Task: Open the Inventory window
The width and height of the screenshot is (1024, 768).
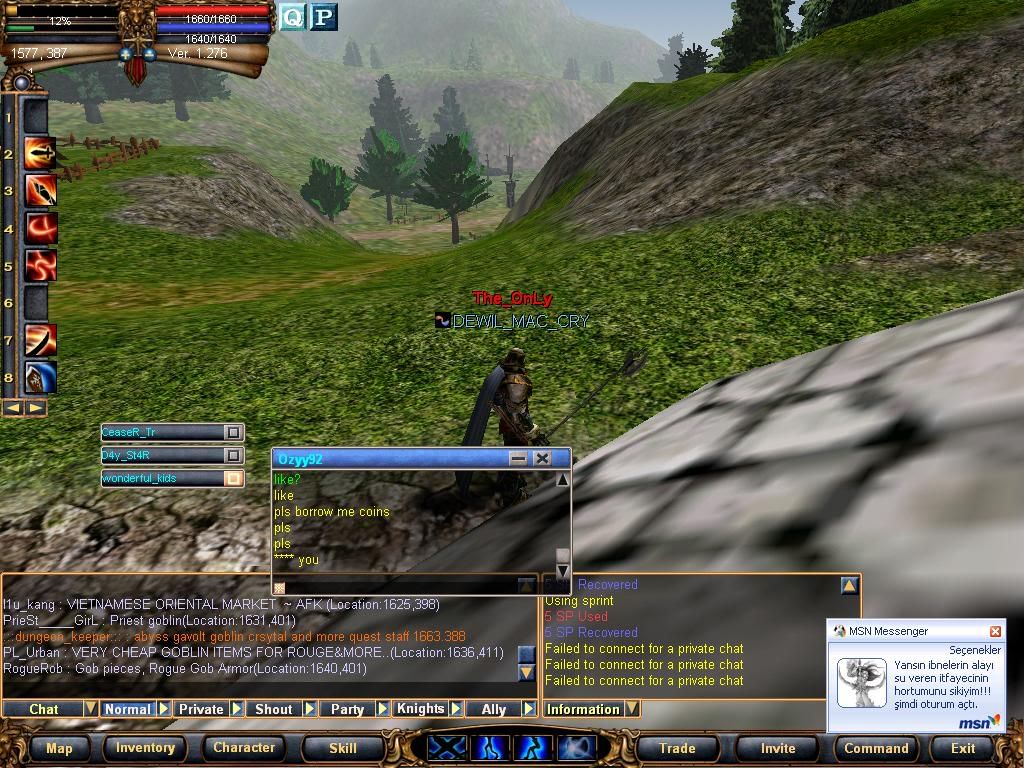Action: (x=145, y=748)
